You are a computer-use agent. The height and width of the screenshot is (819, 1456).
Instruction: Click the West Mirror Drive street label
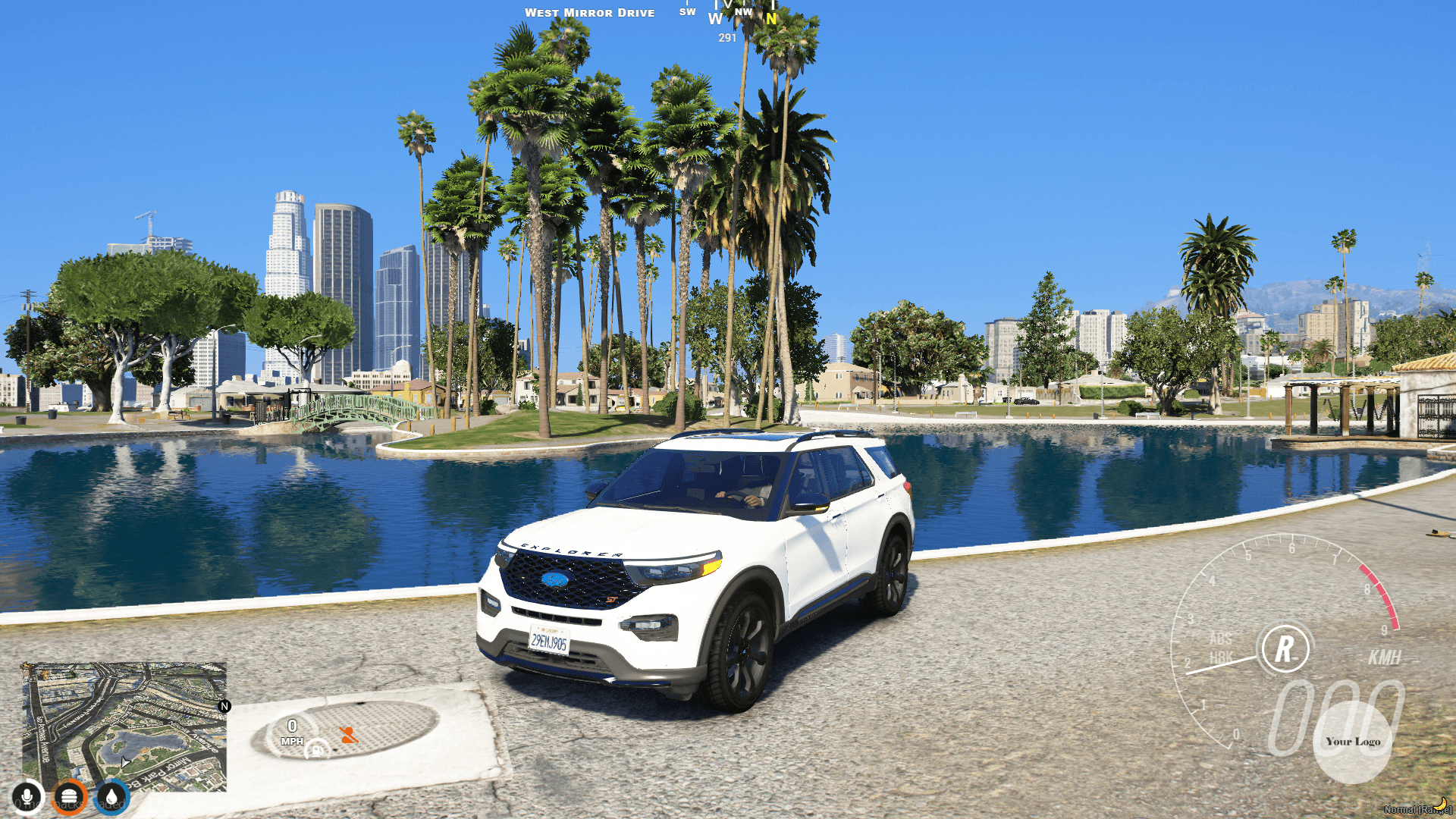tap(590, 12)
